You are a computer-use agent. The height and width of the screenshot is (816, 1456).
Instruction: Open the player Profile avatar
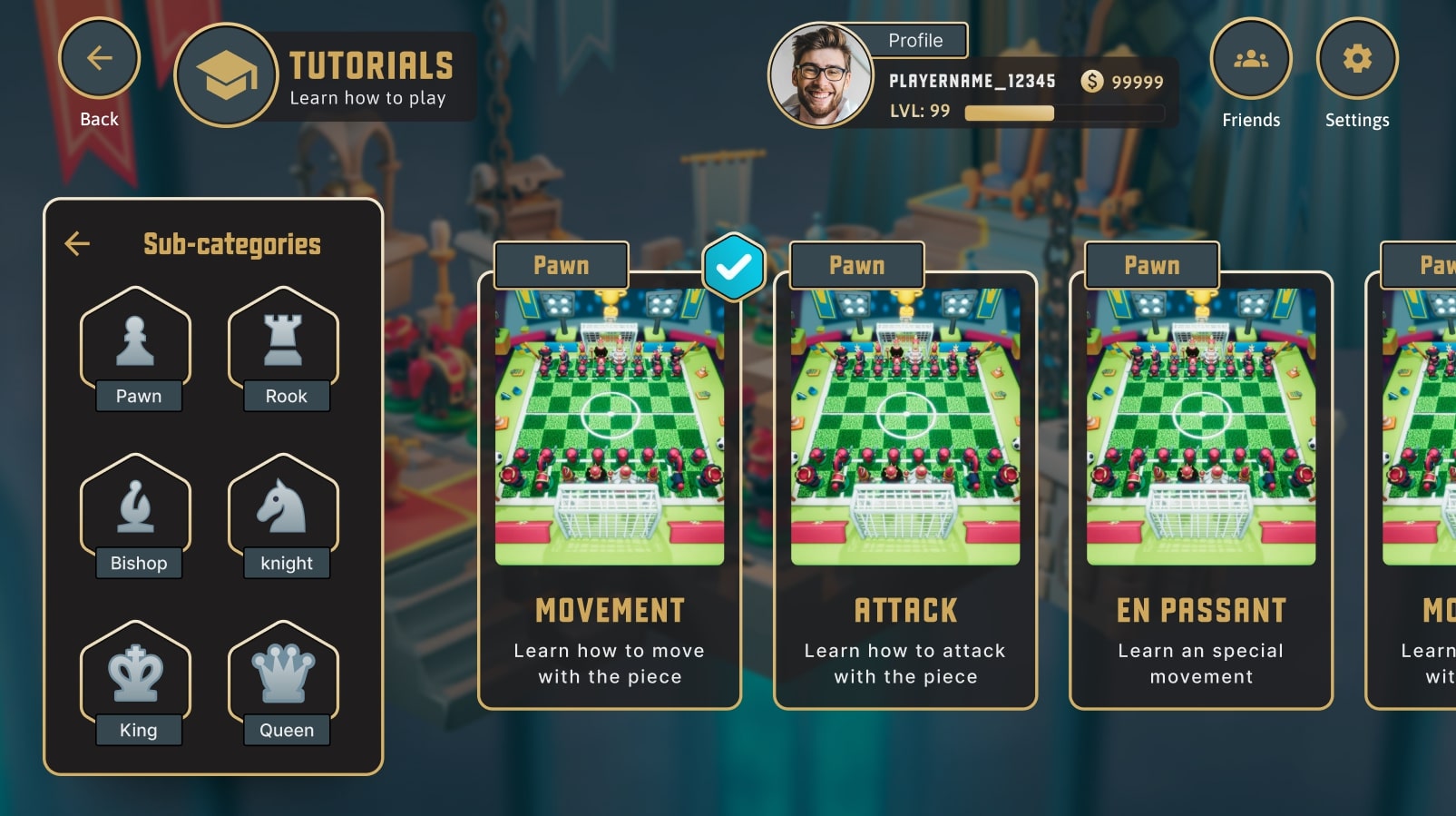[821, 75]
